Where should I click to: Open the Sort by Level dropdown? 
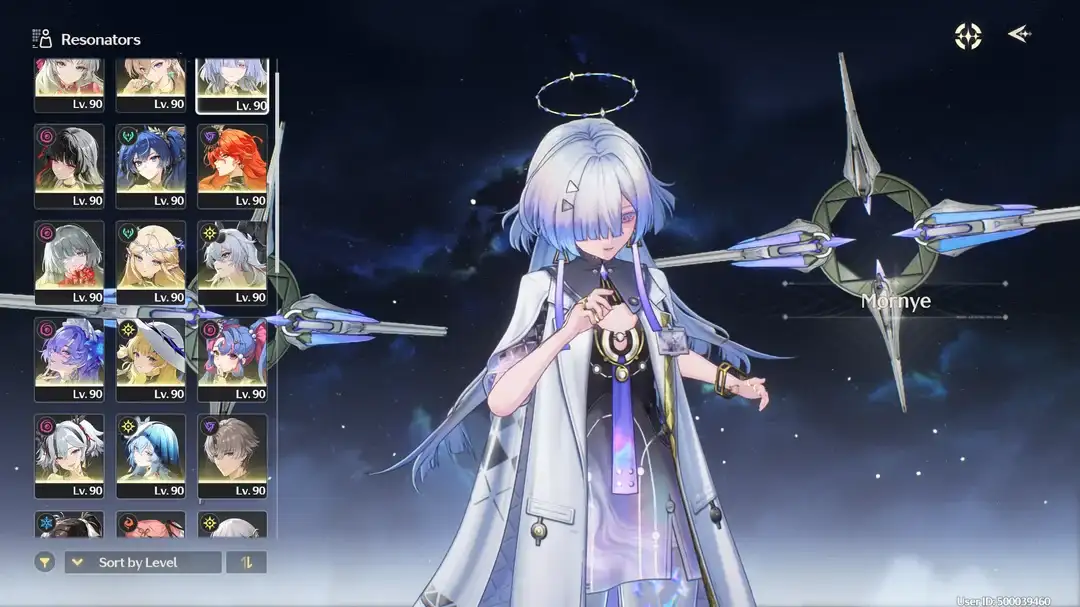(x=143, y=562)
